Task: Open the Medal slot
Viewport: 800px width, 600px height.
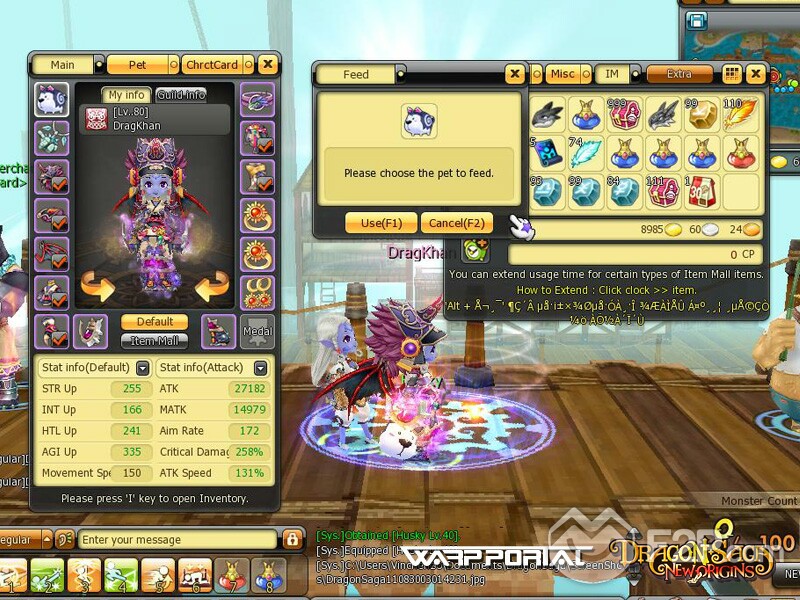Action: click(256, 332)
